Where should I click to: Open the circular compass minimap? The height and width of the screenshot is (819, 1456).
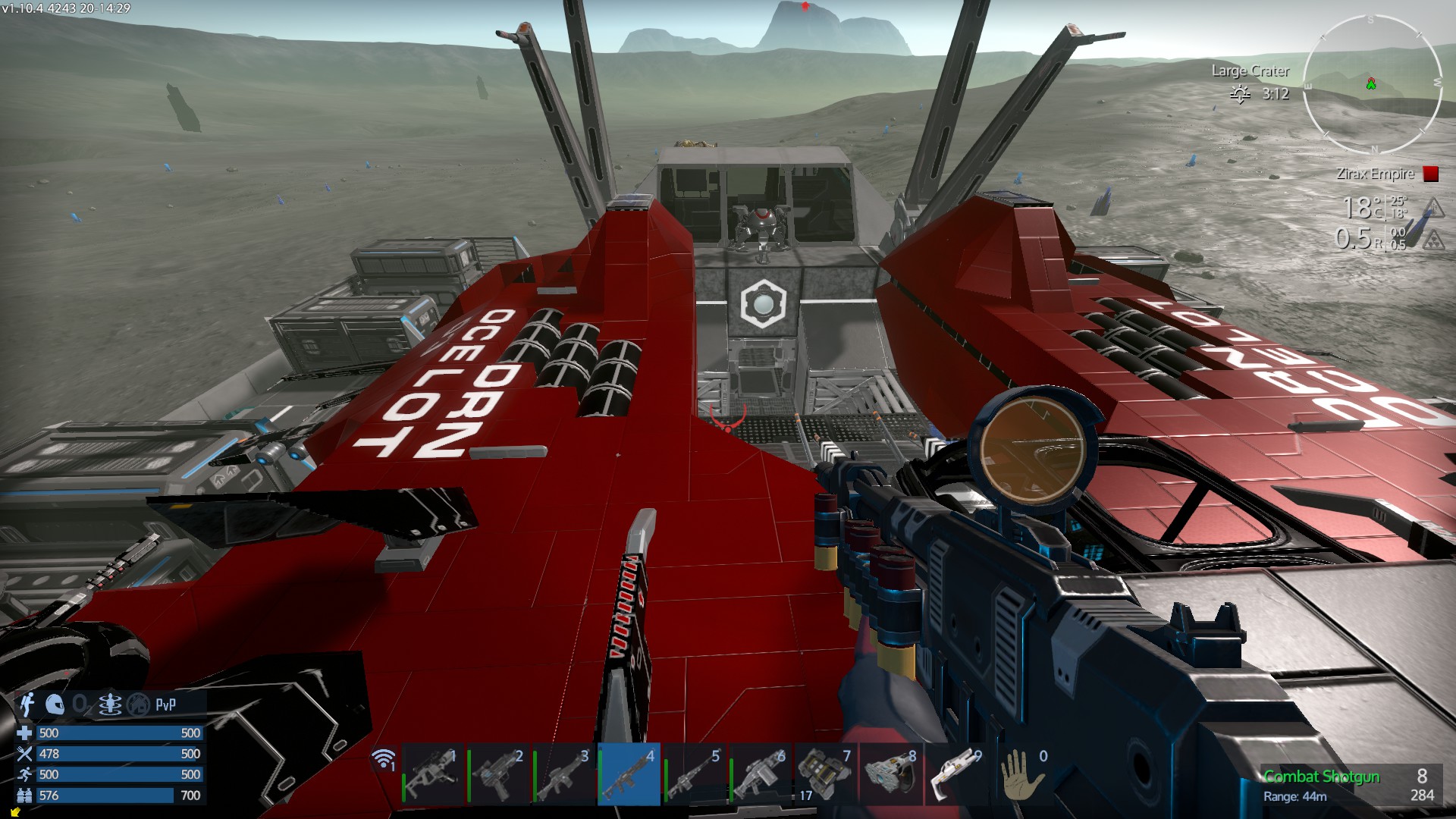point(1373,84)
